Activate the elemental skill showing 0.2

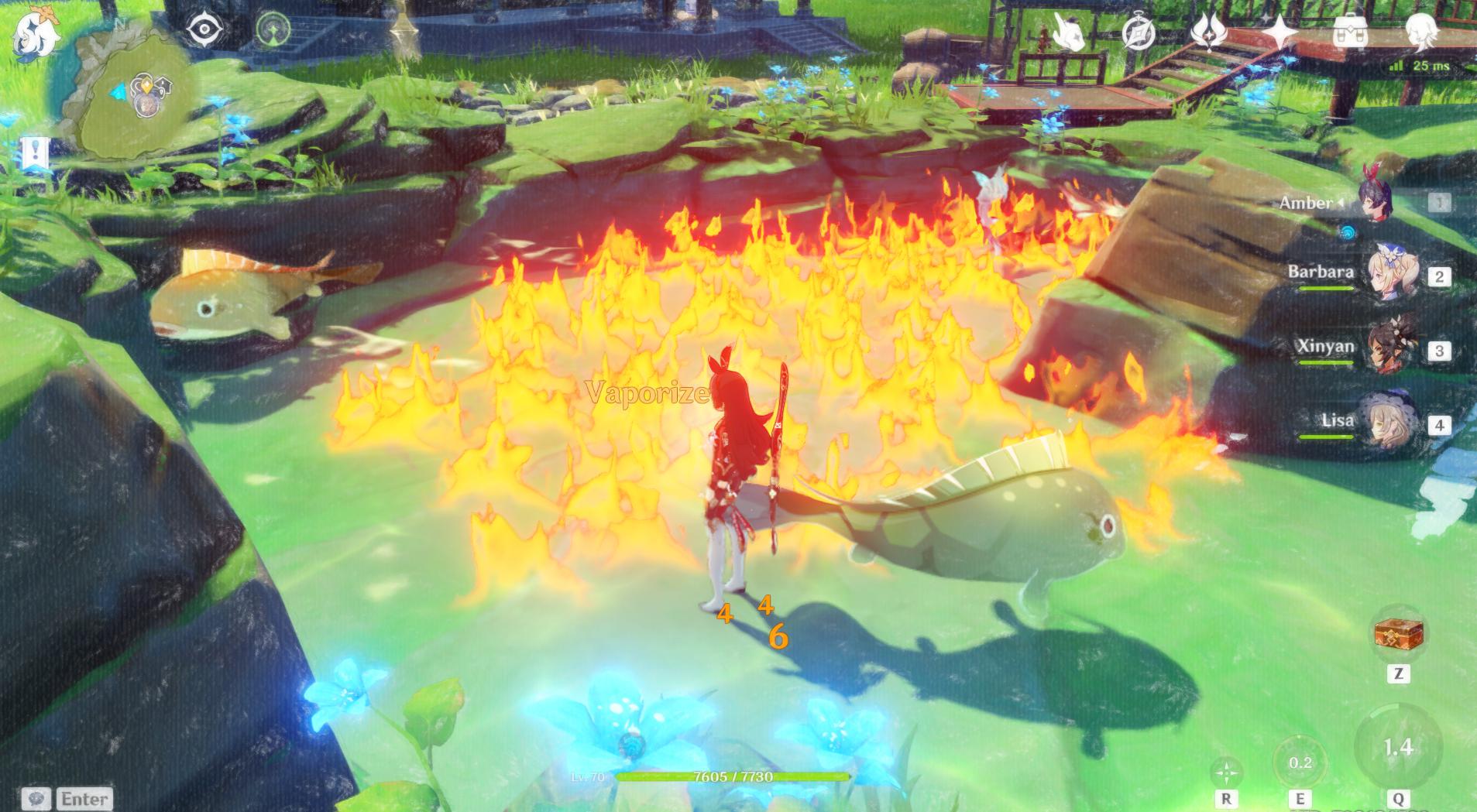(1300, 763)
